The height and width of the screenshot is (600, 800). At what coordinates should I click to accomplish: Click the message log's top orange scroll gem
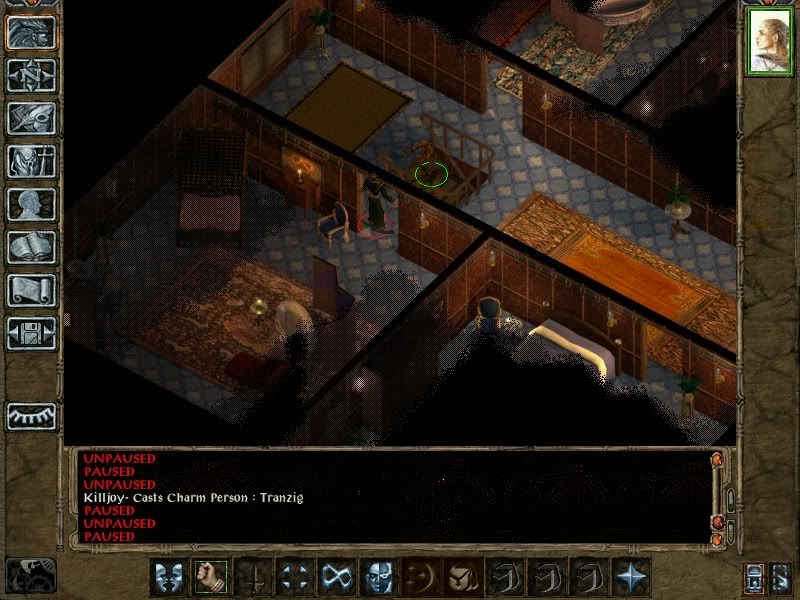[x=716, y=460]
